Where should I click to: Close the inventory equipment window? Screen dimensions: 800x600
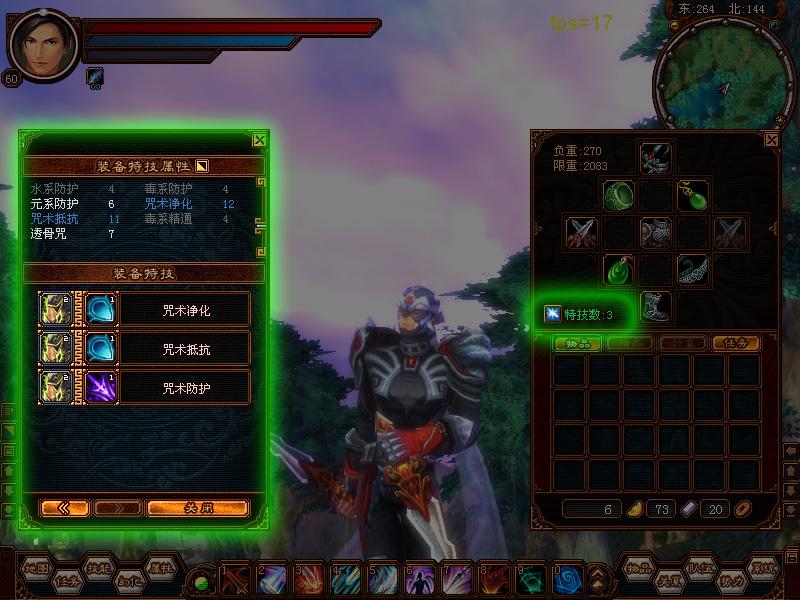click(771, 141)
